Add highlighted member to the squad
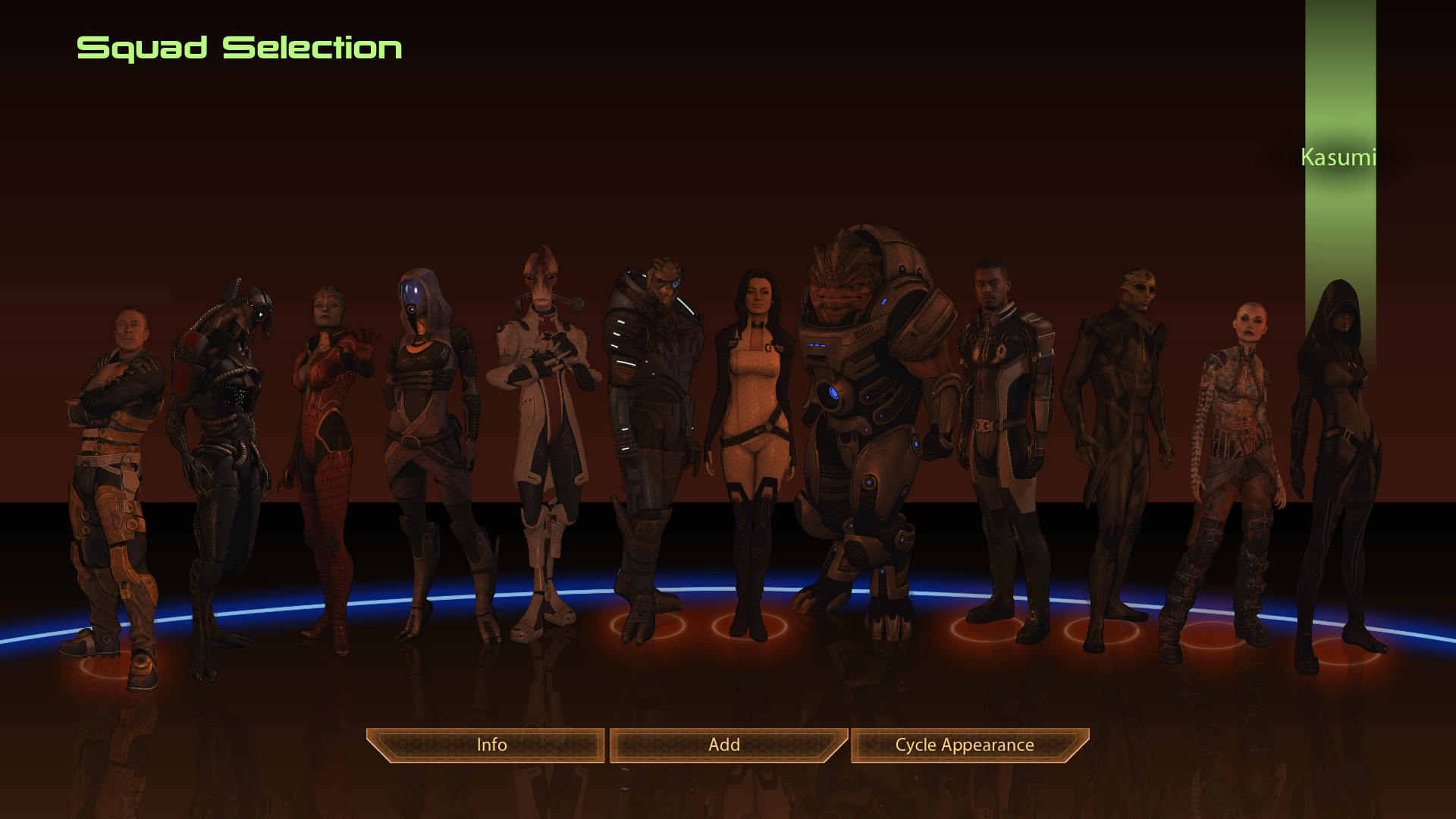This screenshot has width=1456, height=819. pyautogui.click(x=724, y=745)
